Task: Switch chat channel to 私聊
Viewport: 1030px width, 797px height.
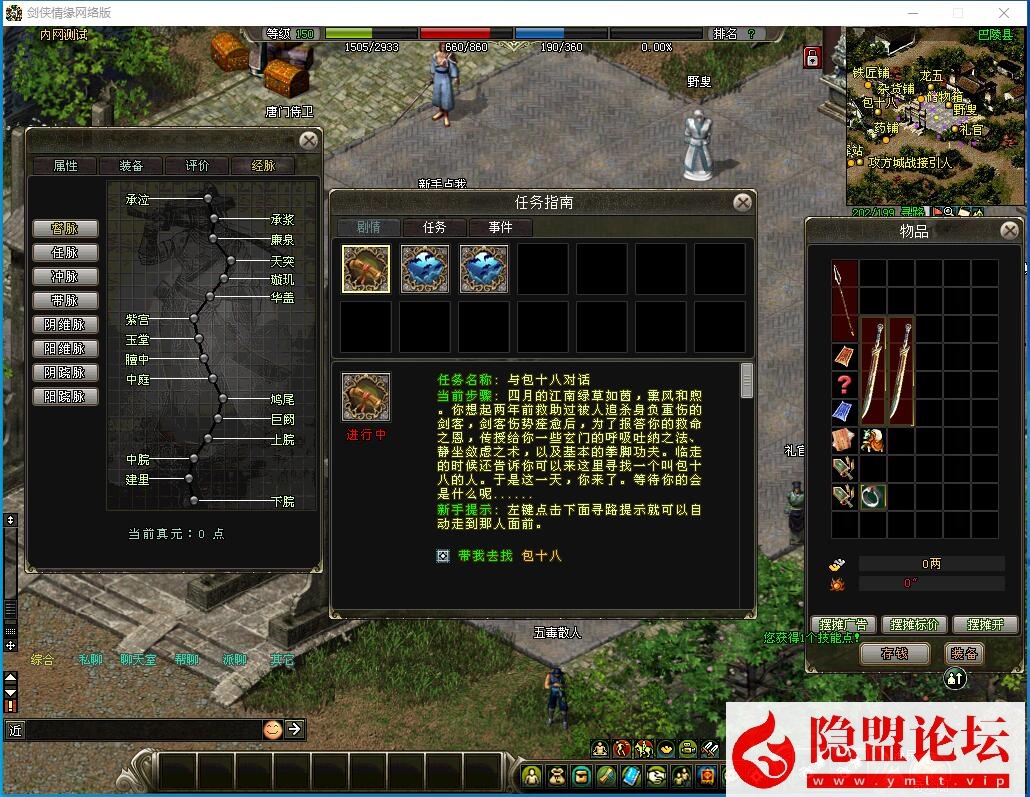Action: 90,660
